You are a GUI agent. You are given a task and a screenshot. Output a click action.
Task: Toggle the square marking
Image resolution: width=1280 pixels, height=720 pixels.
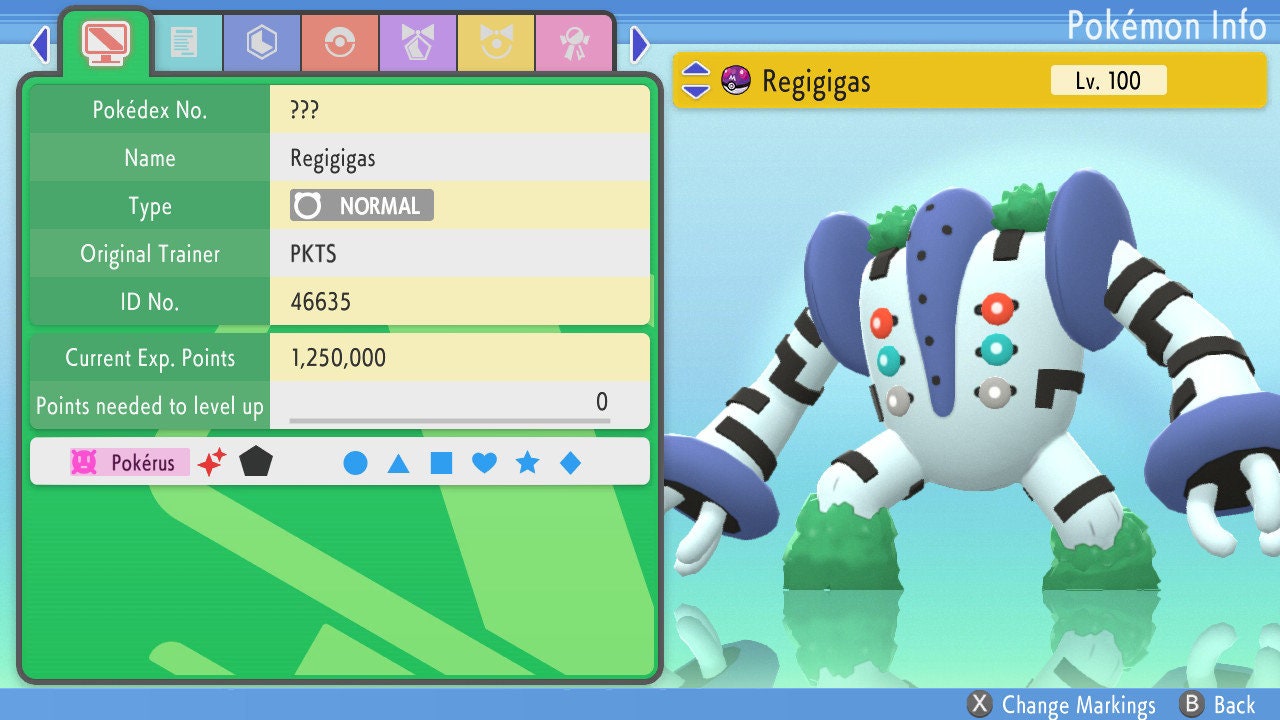[x=441, y=463]
